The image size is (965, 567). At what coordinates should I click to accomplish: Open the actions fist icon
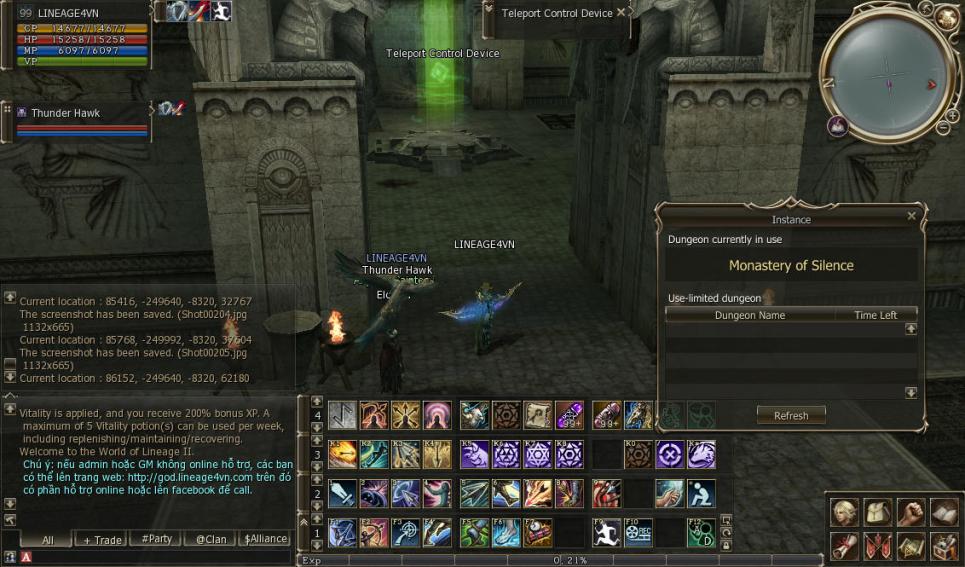point(911,513)
